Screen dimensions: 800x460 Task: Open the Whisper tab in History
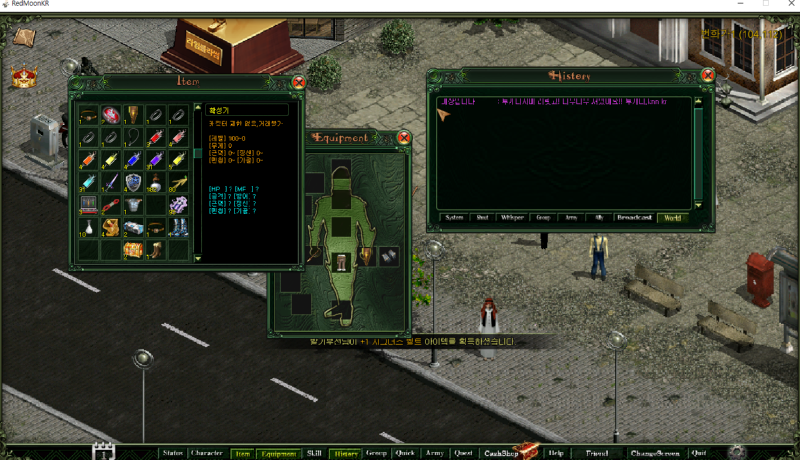coord(511,217)
